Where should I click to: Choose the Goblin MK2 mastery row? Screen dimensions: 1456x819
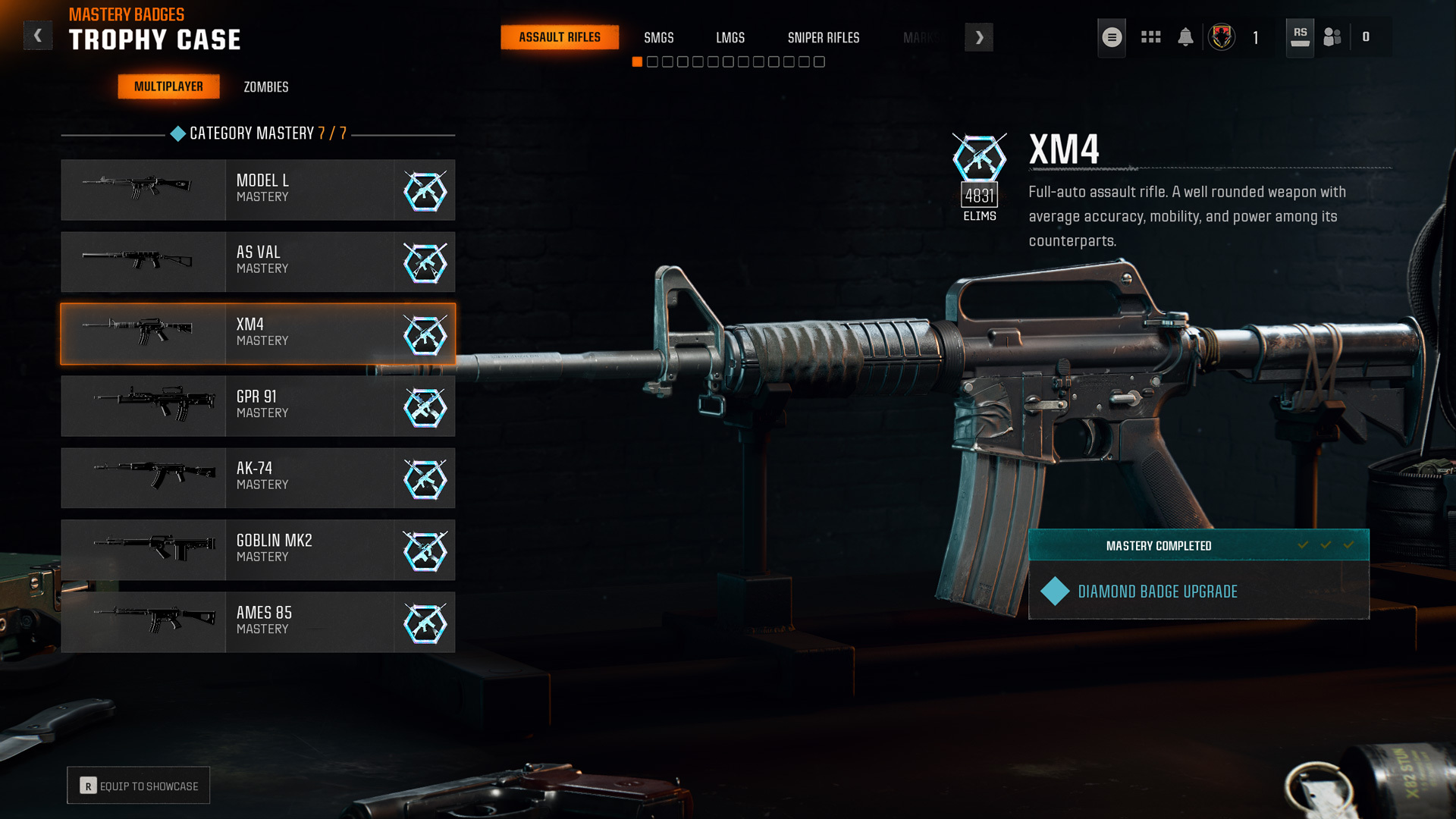pyautogui.click(x=258, y=550)
